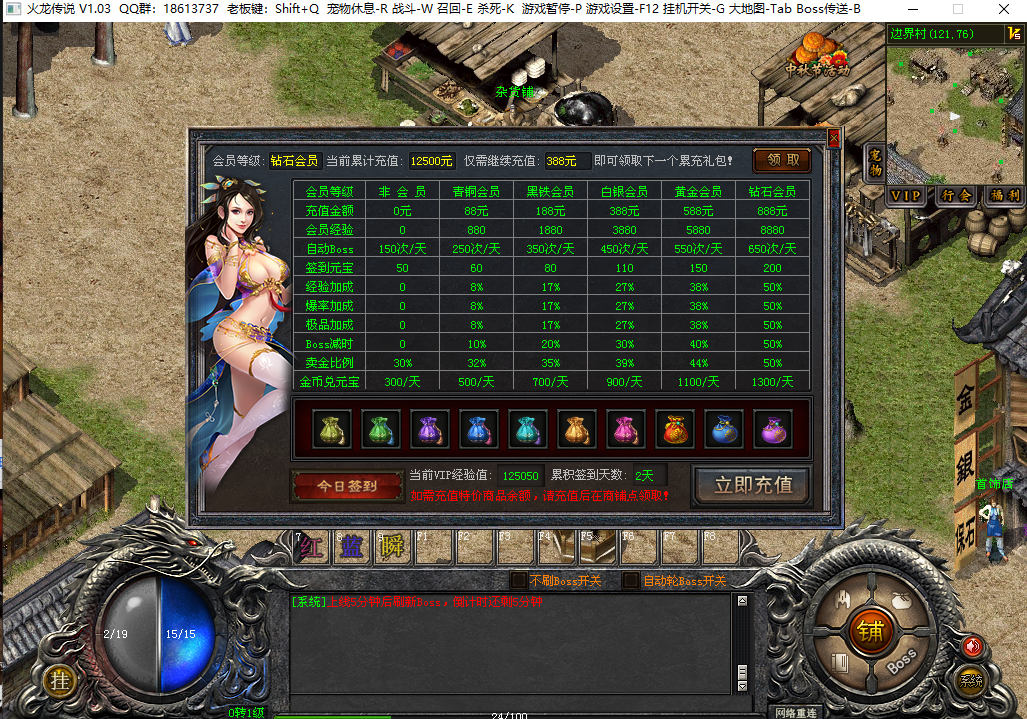Toggle sound with the red speaker icon

point(971,645)
